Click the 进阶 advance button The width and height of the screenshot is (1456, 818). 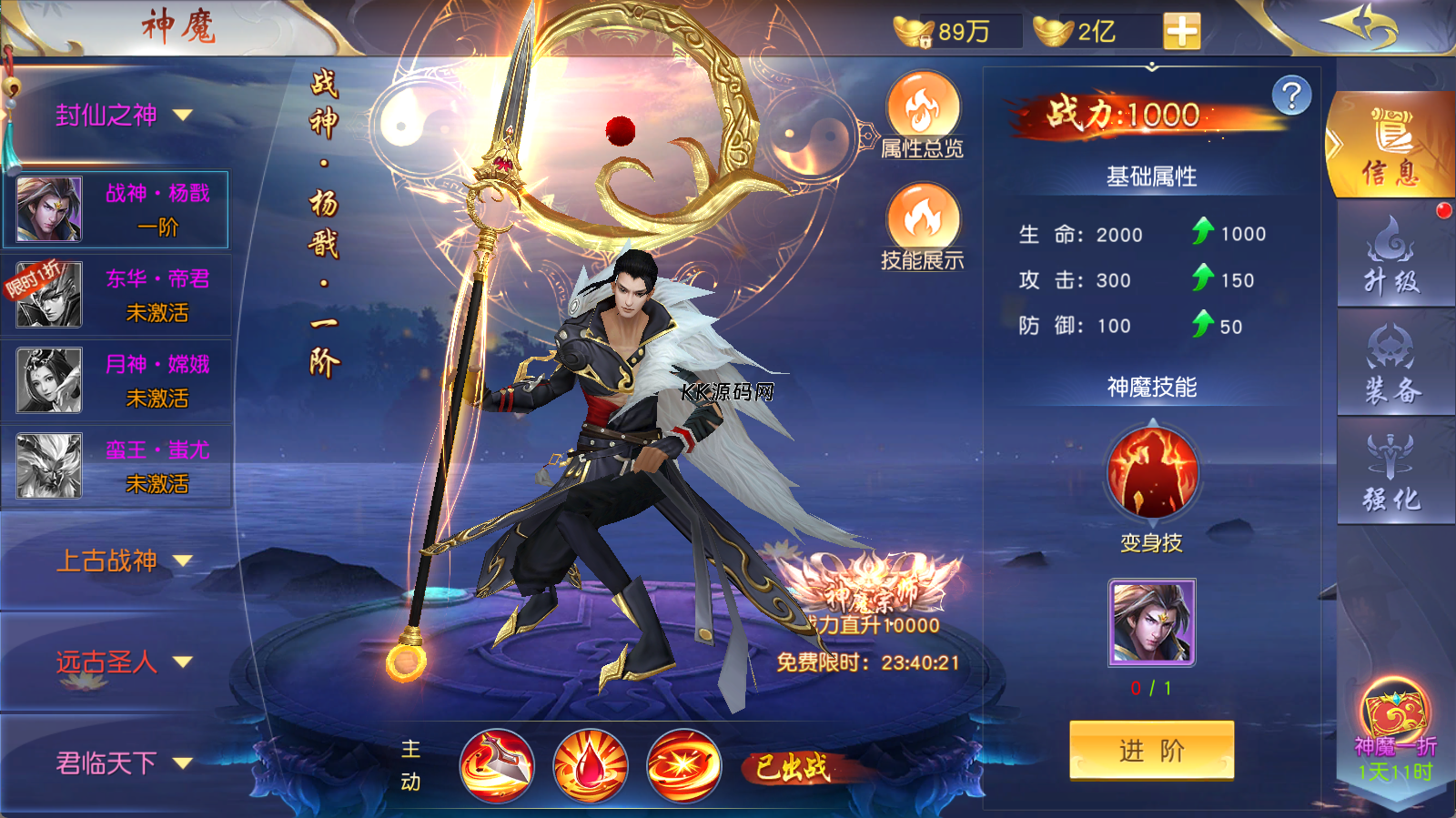point(1151,750)
